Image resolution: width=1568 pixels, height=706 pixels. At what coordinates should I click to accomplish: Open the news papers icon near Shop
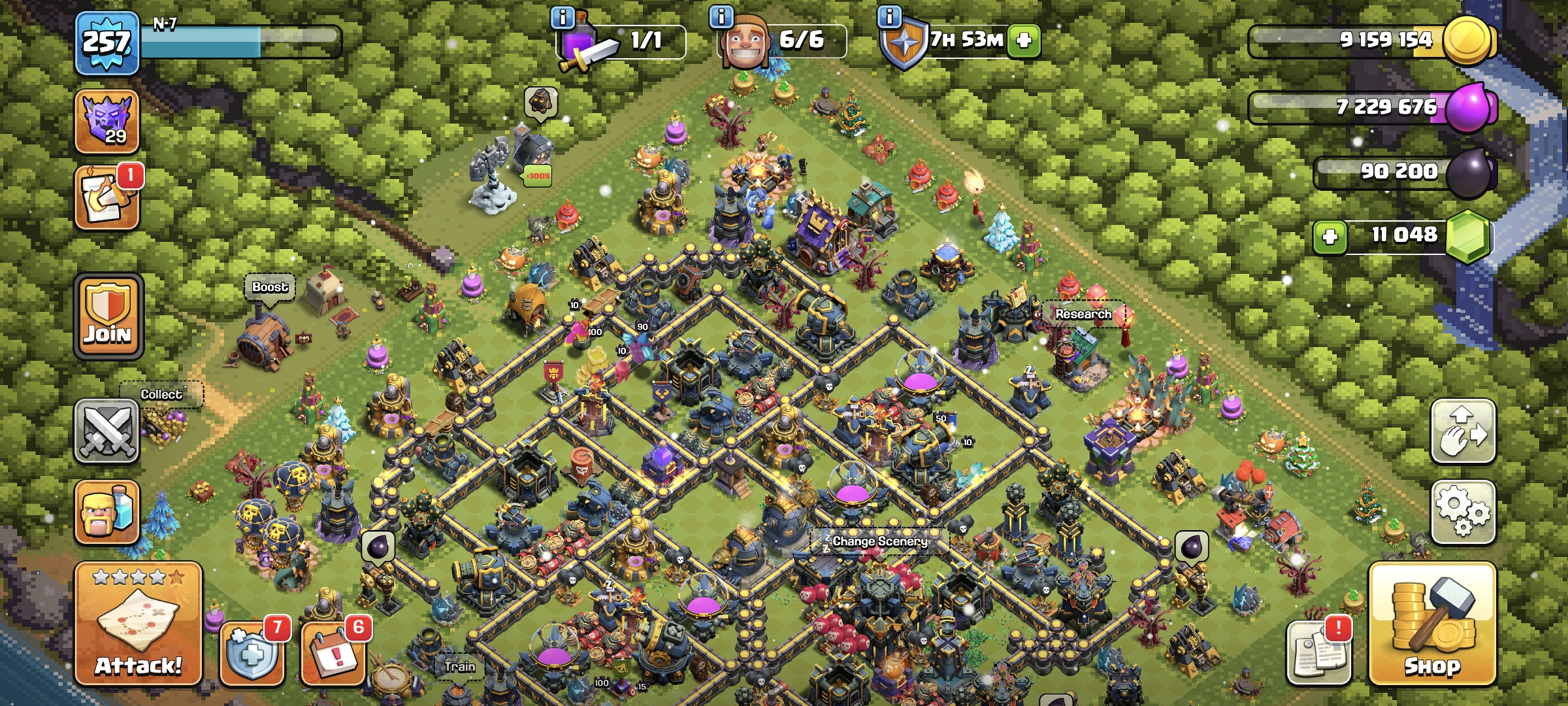pyautogui.click(x=1318, y=652)
